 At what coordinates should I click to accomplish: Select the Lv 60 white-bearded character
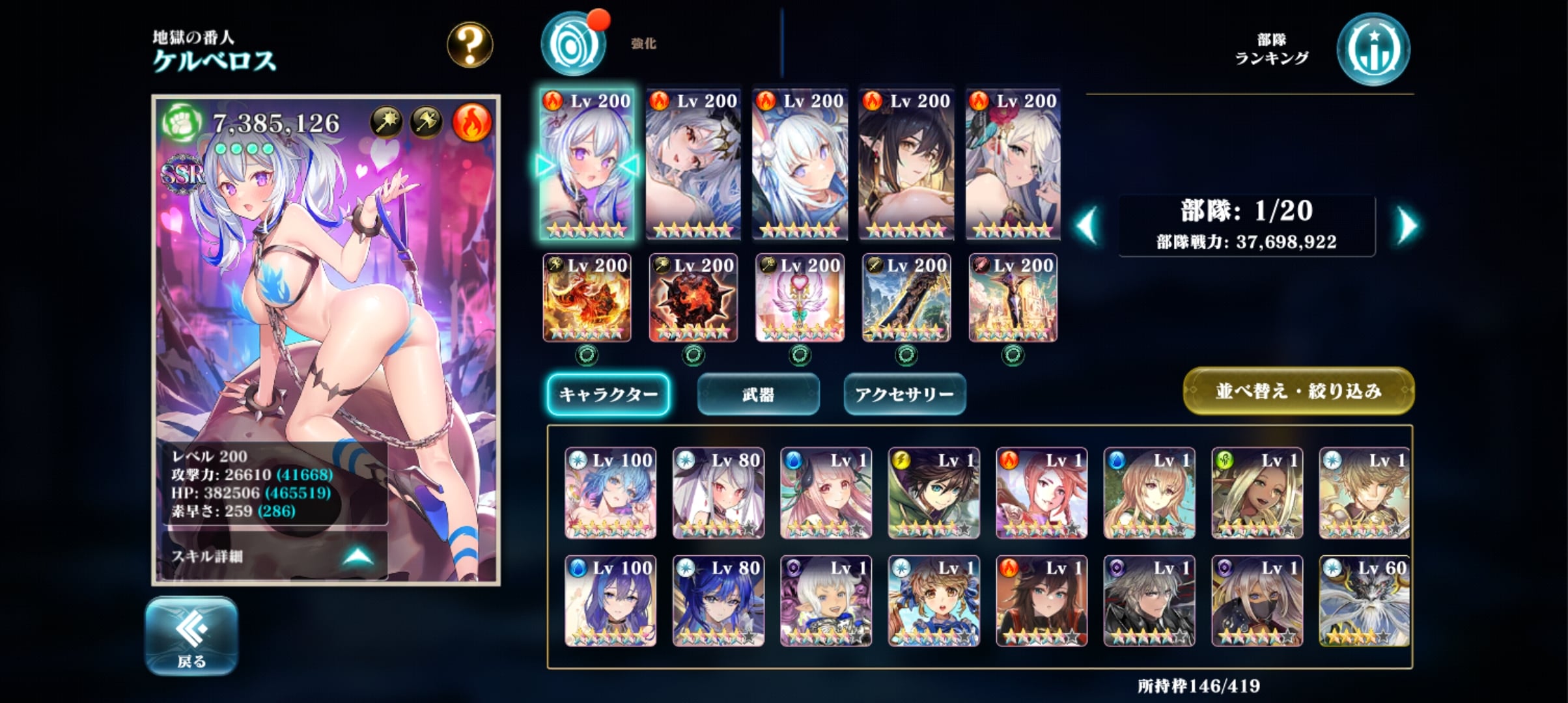point(1364,601)
